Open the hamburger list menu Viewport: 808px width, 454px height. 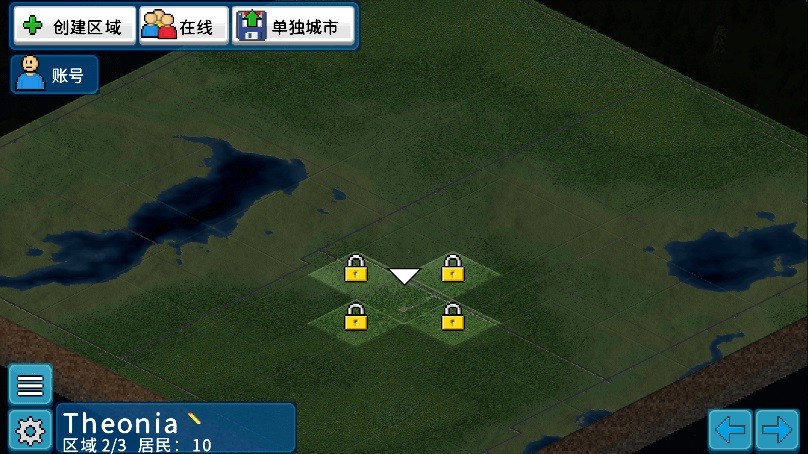coord(30,385)
